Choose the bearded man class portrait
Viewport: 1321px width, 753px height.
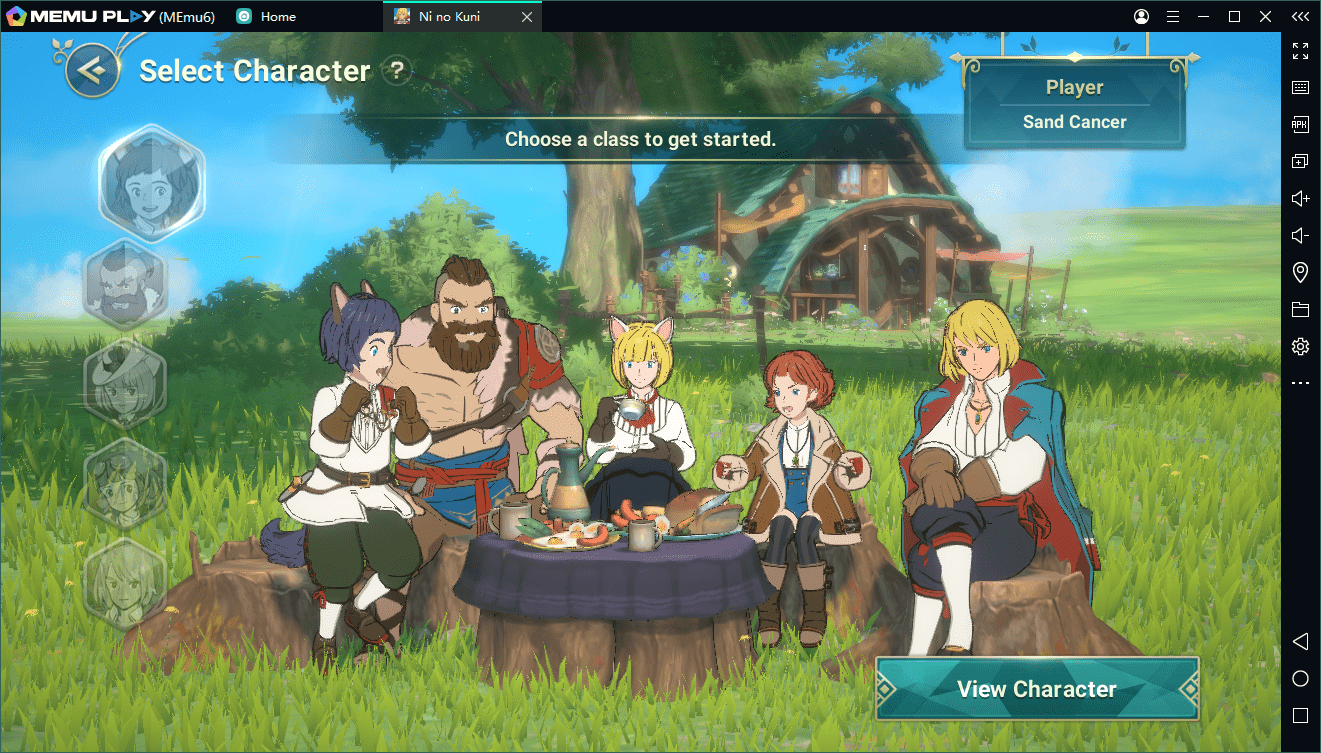(127, 283)
